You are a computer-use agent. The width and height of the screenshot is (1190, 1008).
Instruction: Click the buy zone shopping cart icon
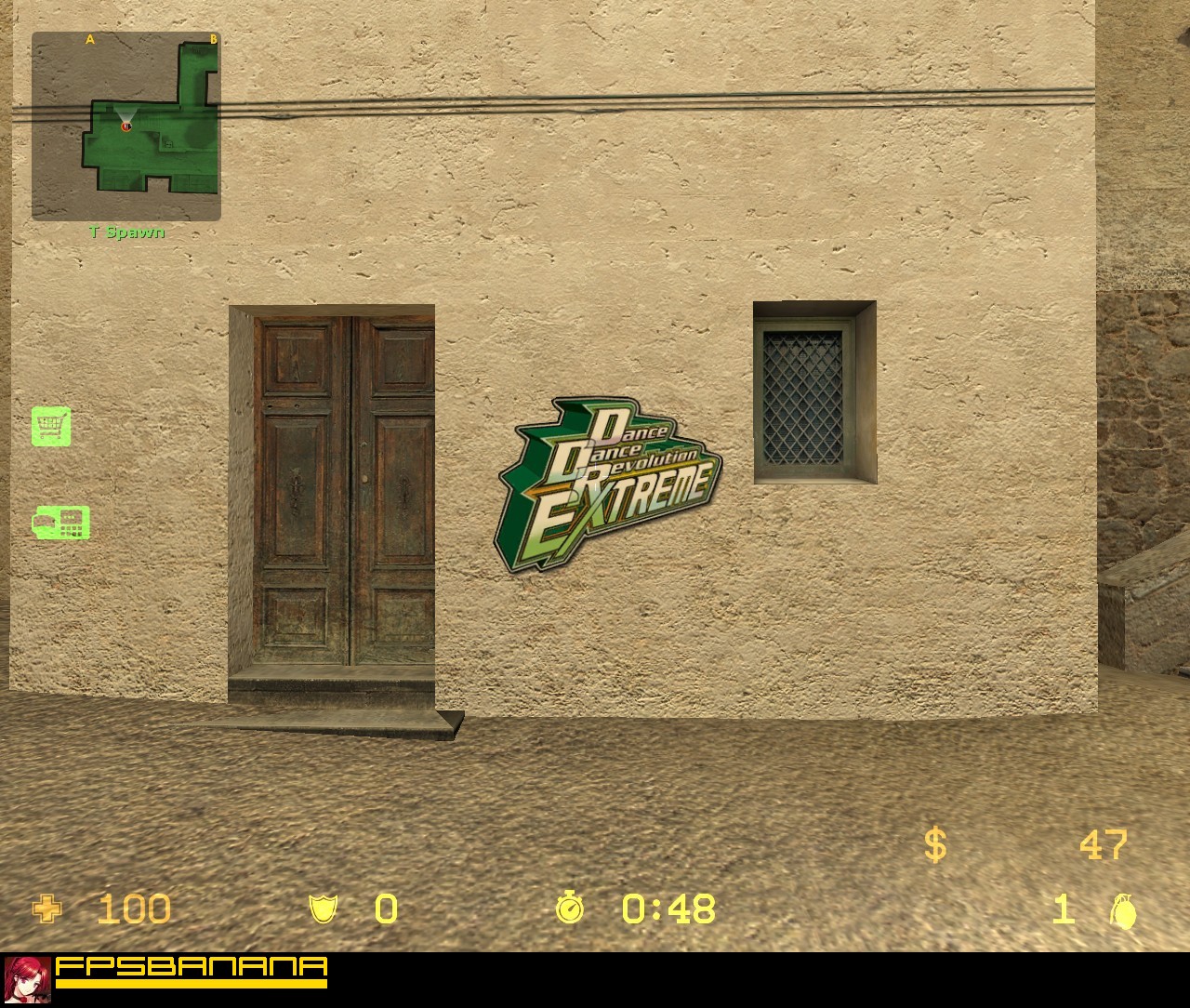tap(53, 428)
